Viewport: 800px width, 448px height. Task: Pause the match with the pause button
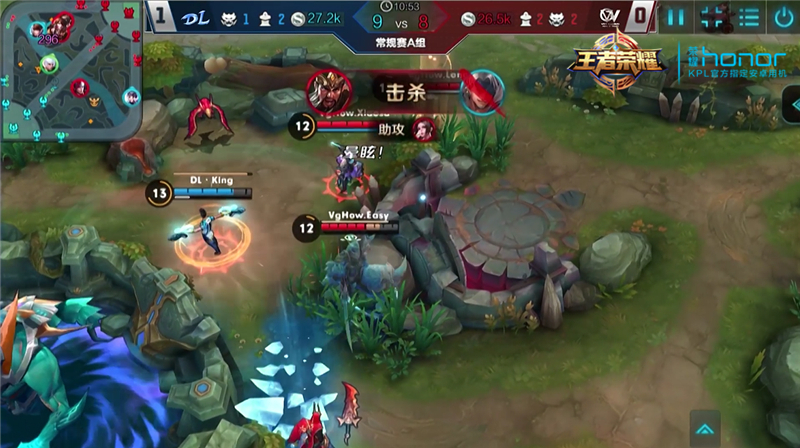[676, 16]
